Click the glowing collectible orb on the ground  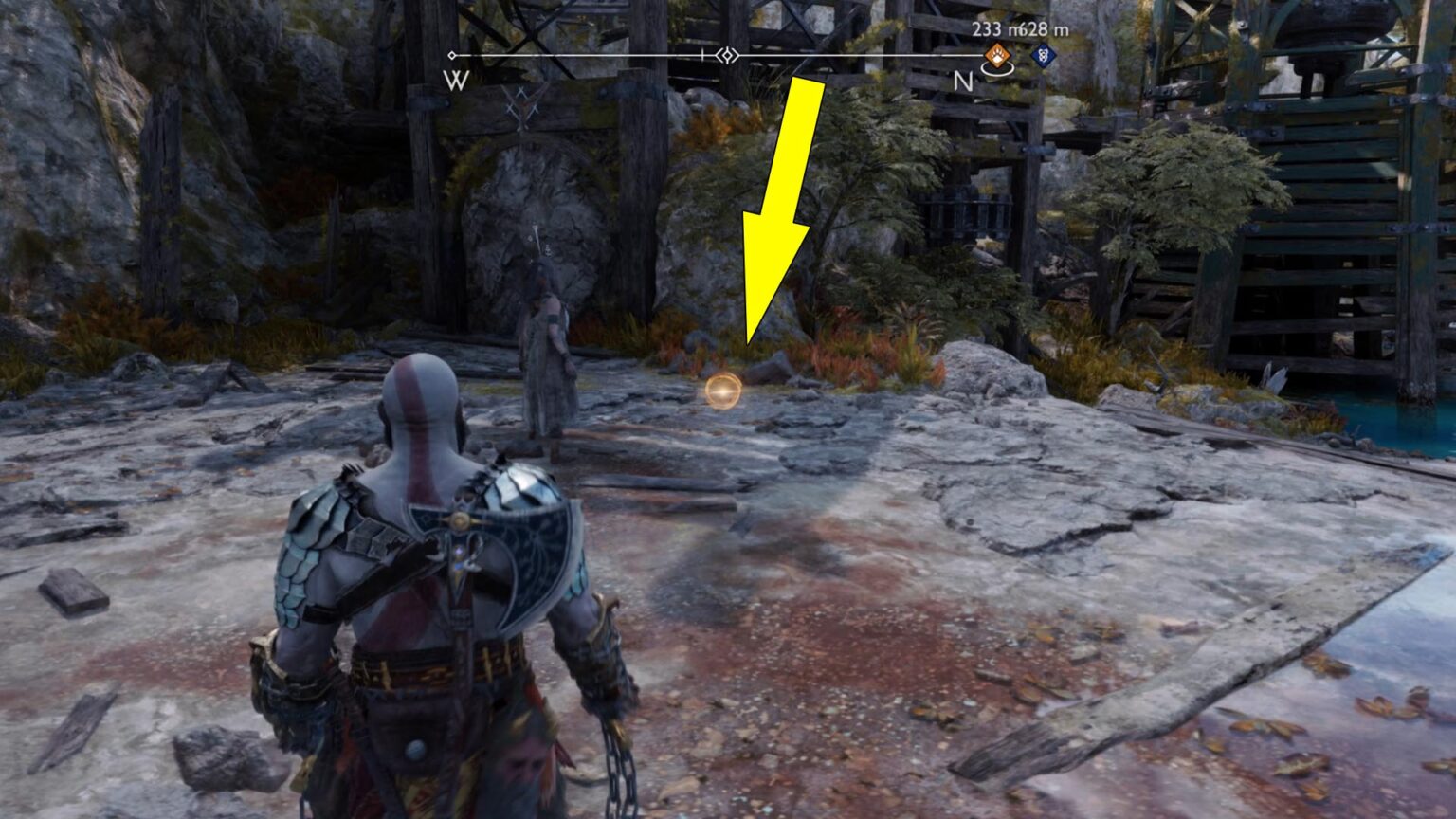coord(724,391)
